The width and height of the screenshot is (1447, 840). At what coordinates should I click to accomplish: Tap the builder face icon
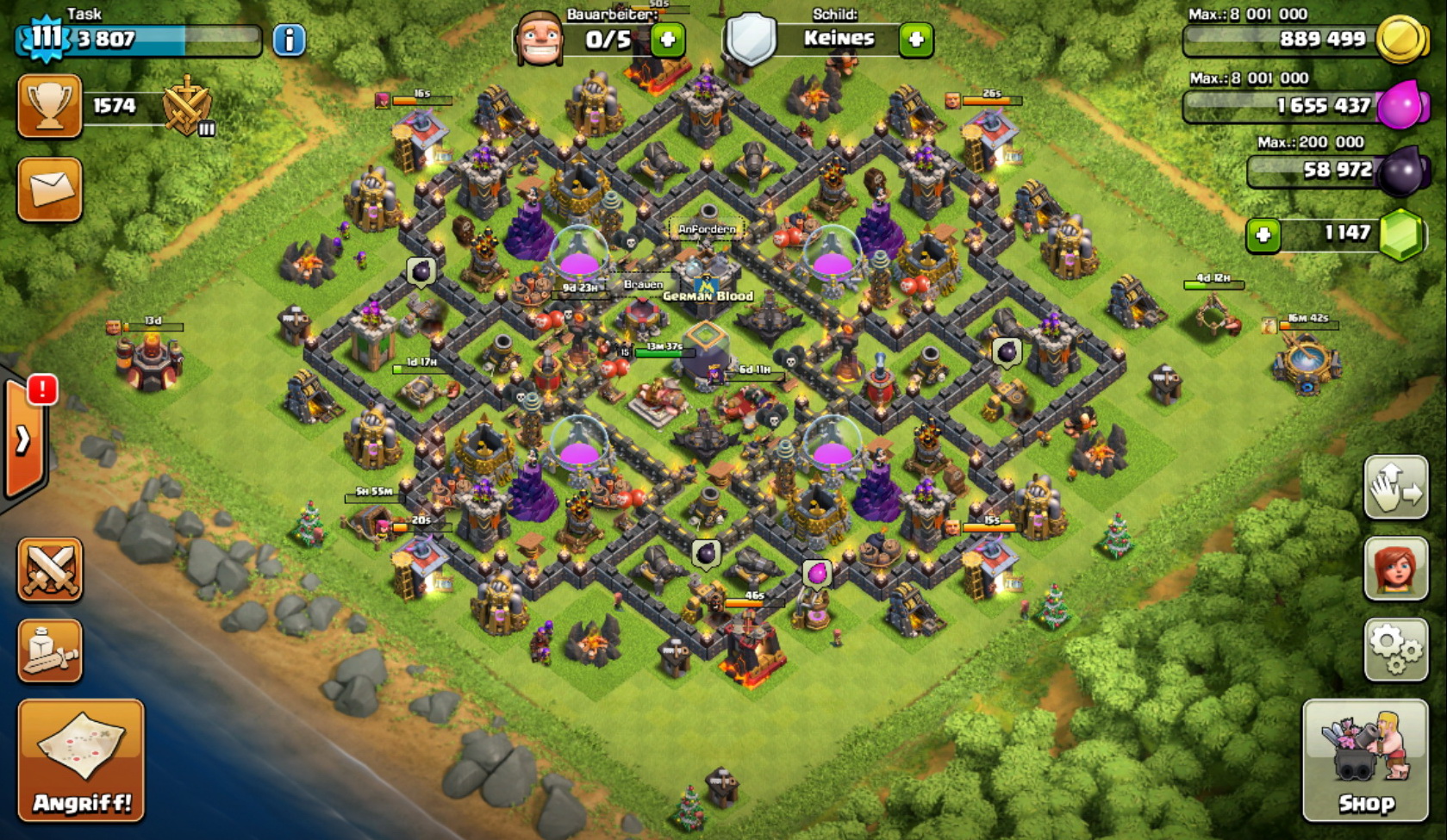coord(539,39)
